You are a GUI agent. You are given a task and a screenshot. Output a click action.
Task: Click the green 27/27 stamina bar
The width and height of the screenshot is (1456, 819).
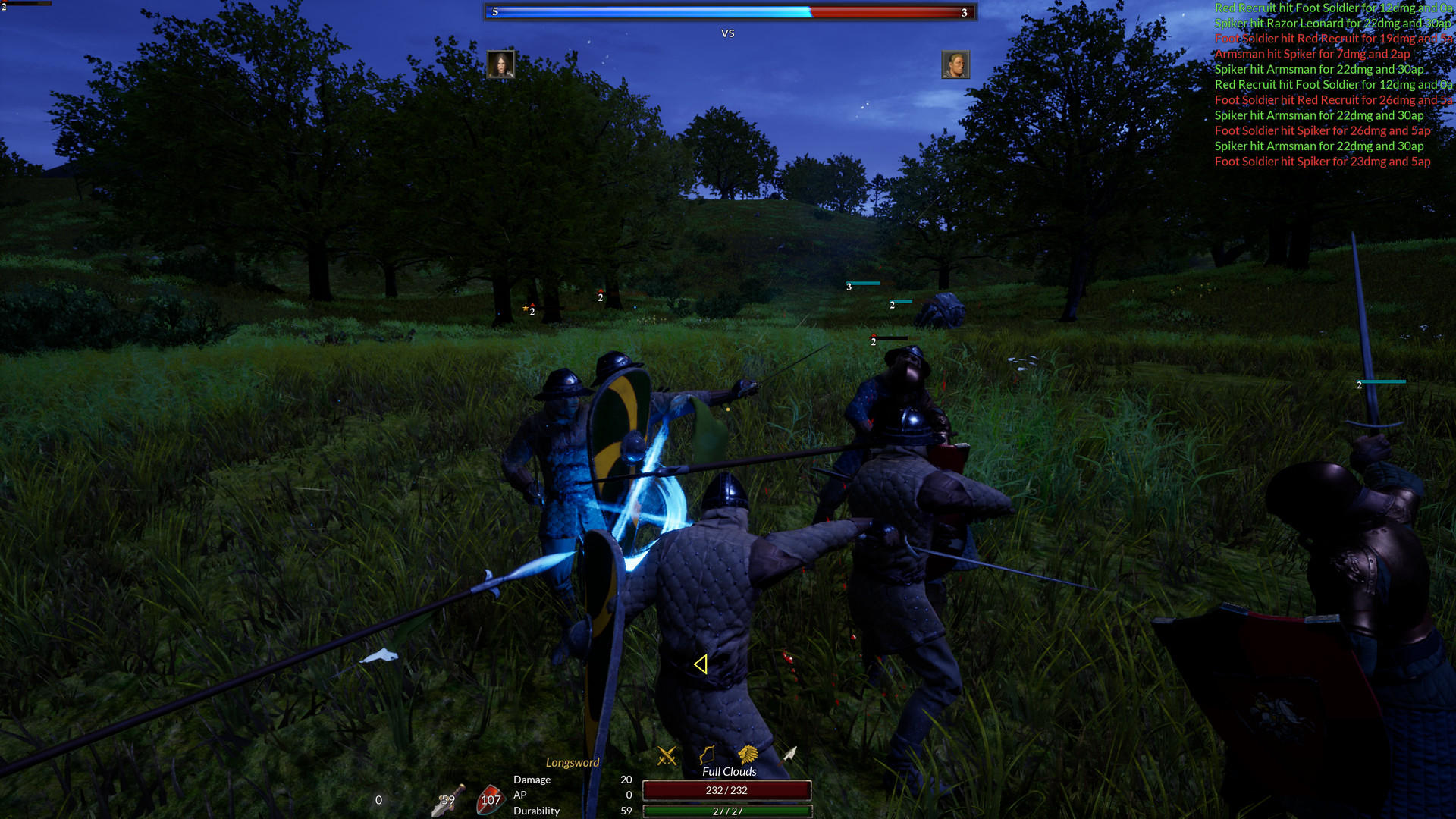point(726,811)
